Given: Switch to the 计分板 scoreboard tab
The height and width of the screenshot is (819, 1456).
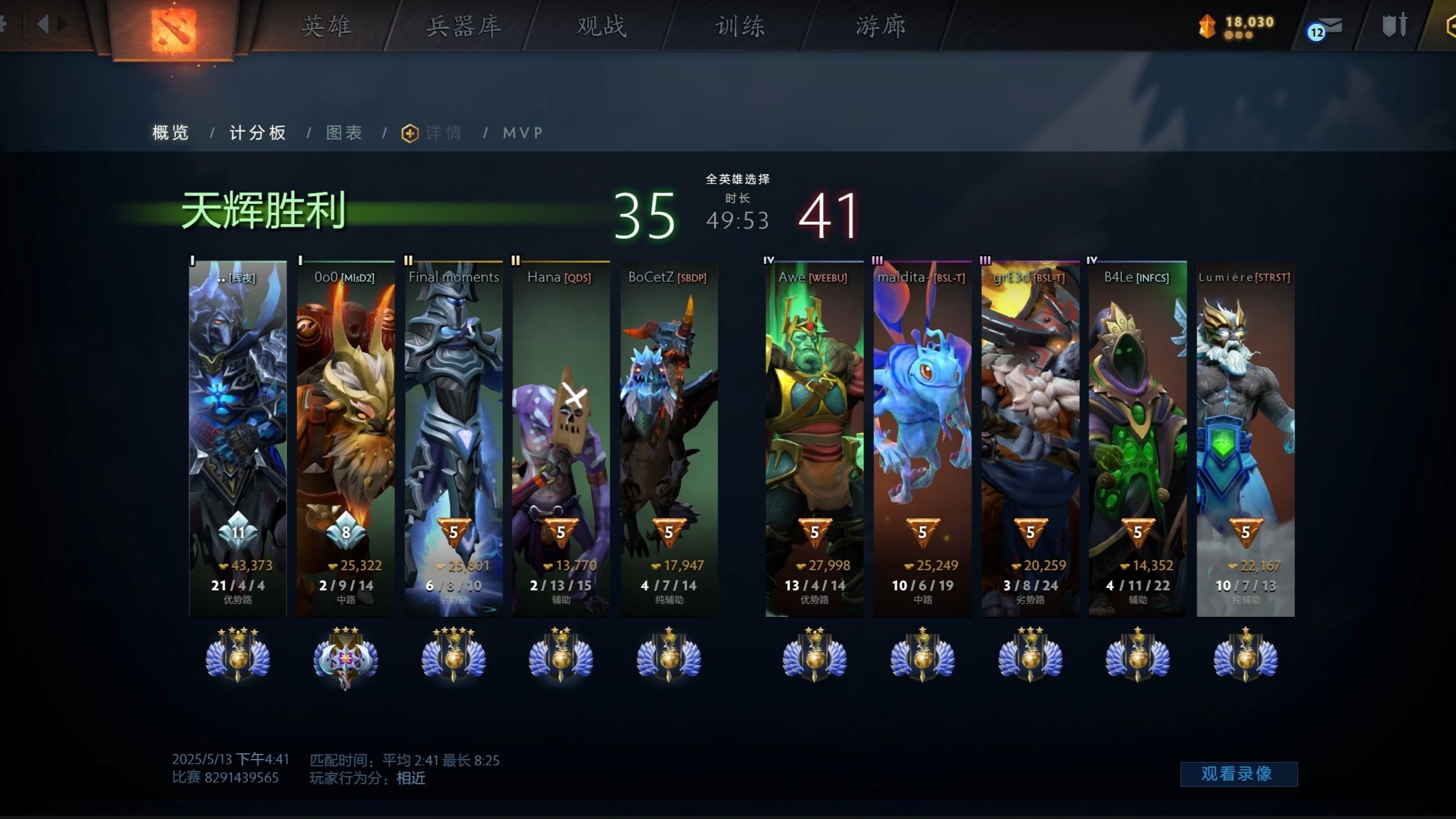Looking at the screenshot, I should pos(257,133).
